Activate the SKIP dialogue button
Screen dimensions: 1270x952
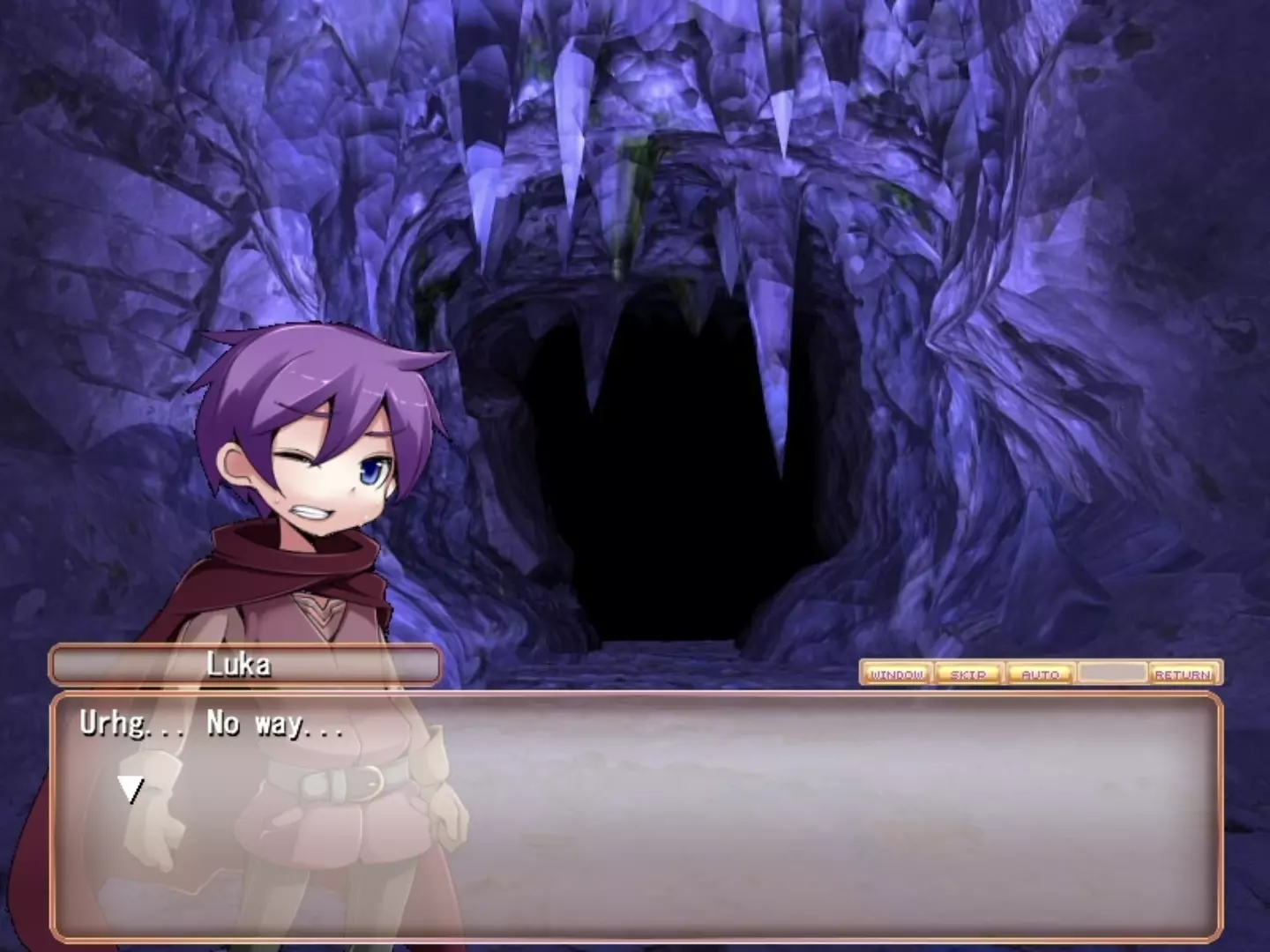968,674
